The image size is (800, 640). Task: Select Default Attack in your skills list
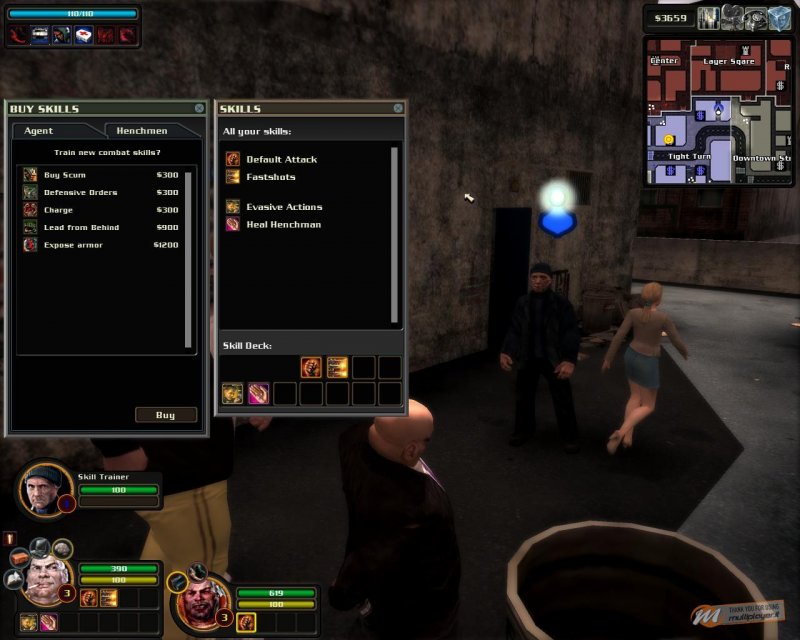[281, 159]
